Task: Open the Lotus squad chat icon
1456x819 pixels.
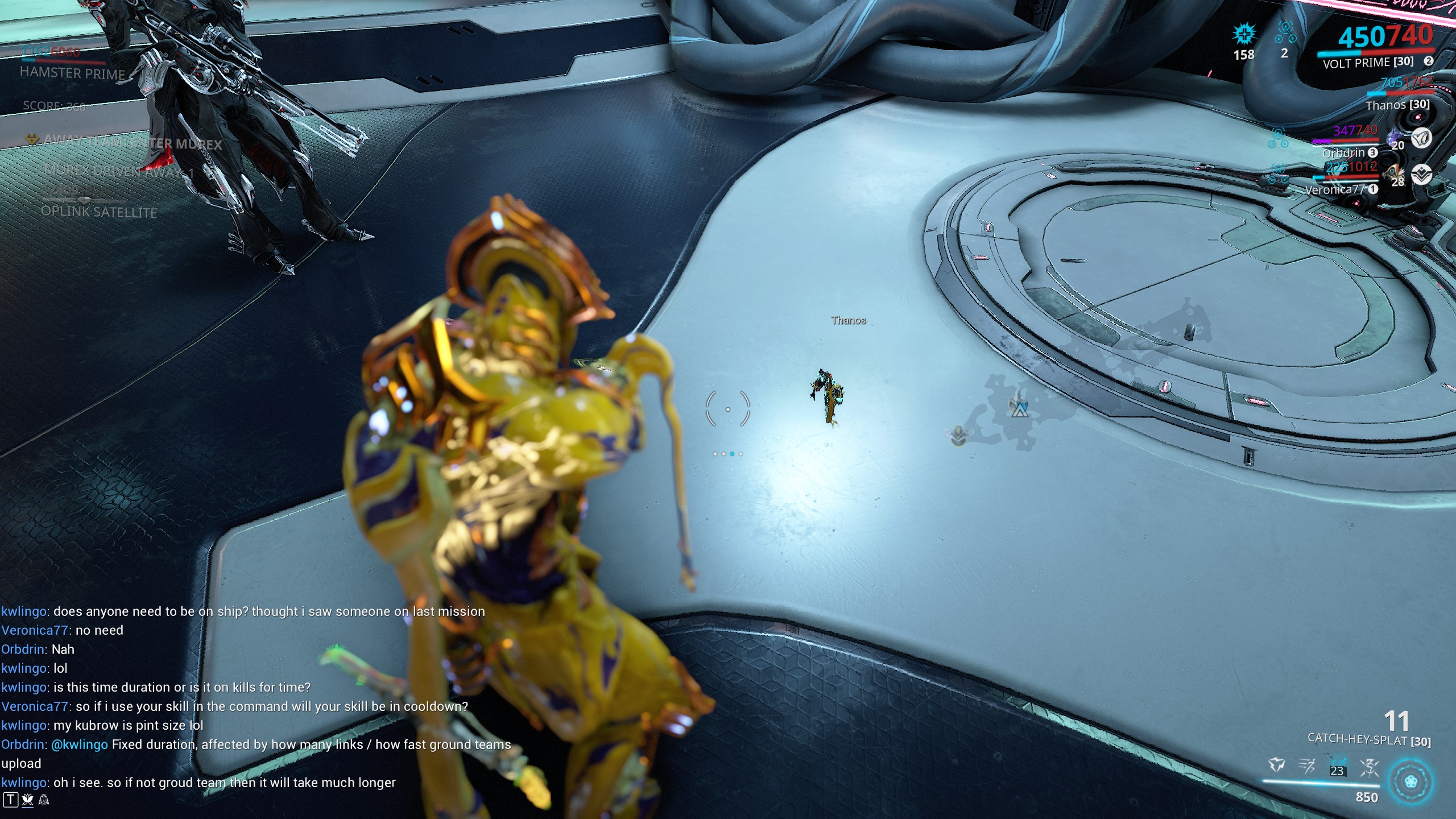Action: pyautogui.click(x=27, y=800)
